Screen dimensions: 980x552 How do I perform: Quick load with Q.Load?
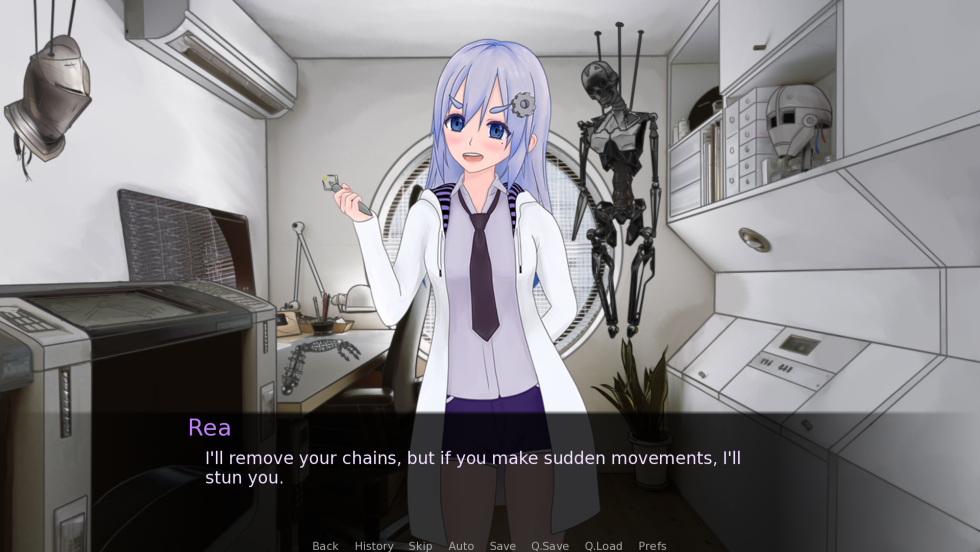(603, 546)
